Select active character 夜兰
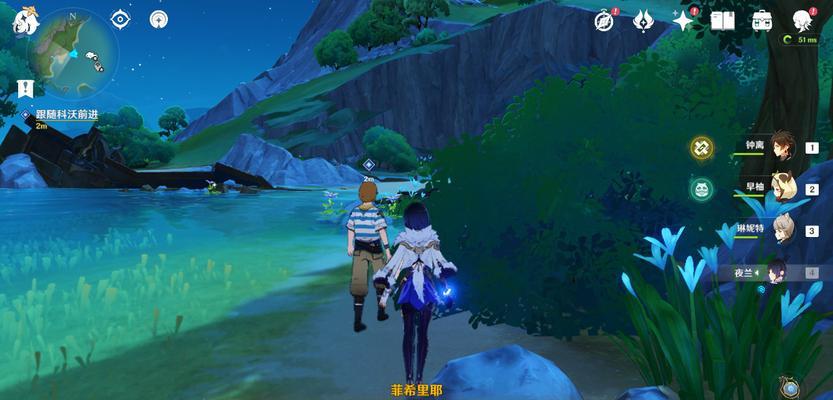Screen dimensions: 833x400 [x=775, y=271]
